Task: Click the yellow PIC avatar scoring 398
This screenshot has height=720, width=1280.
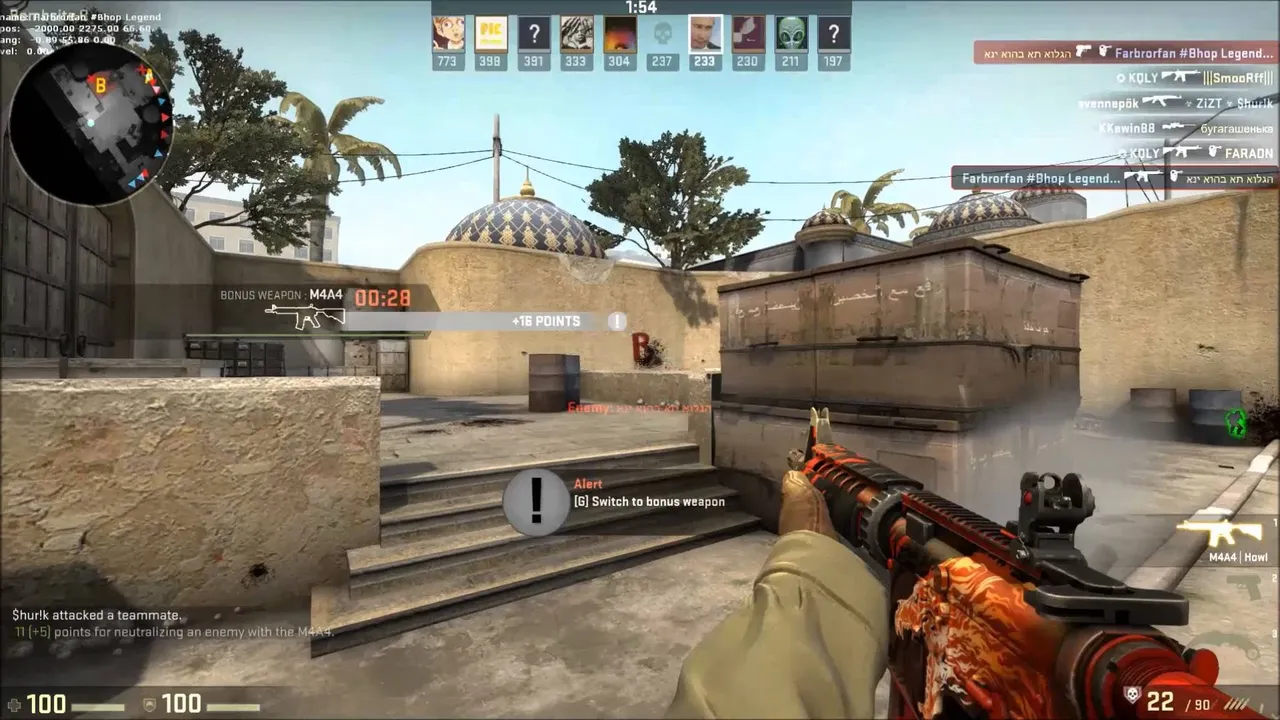Action: [x=491, y=34]
